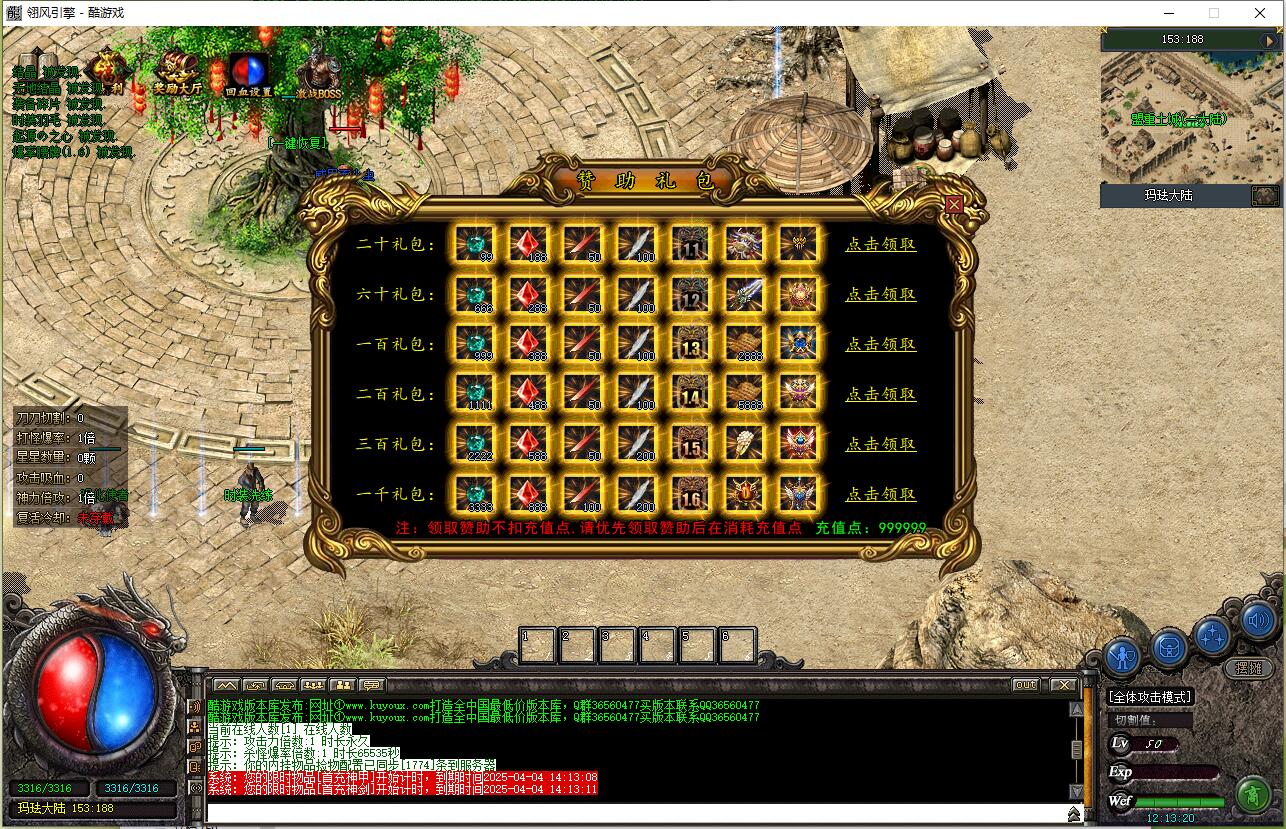Claim the 二十礼包 gift pack
The height and width of the screenshot is (829, 1286).
[880, 244]
